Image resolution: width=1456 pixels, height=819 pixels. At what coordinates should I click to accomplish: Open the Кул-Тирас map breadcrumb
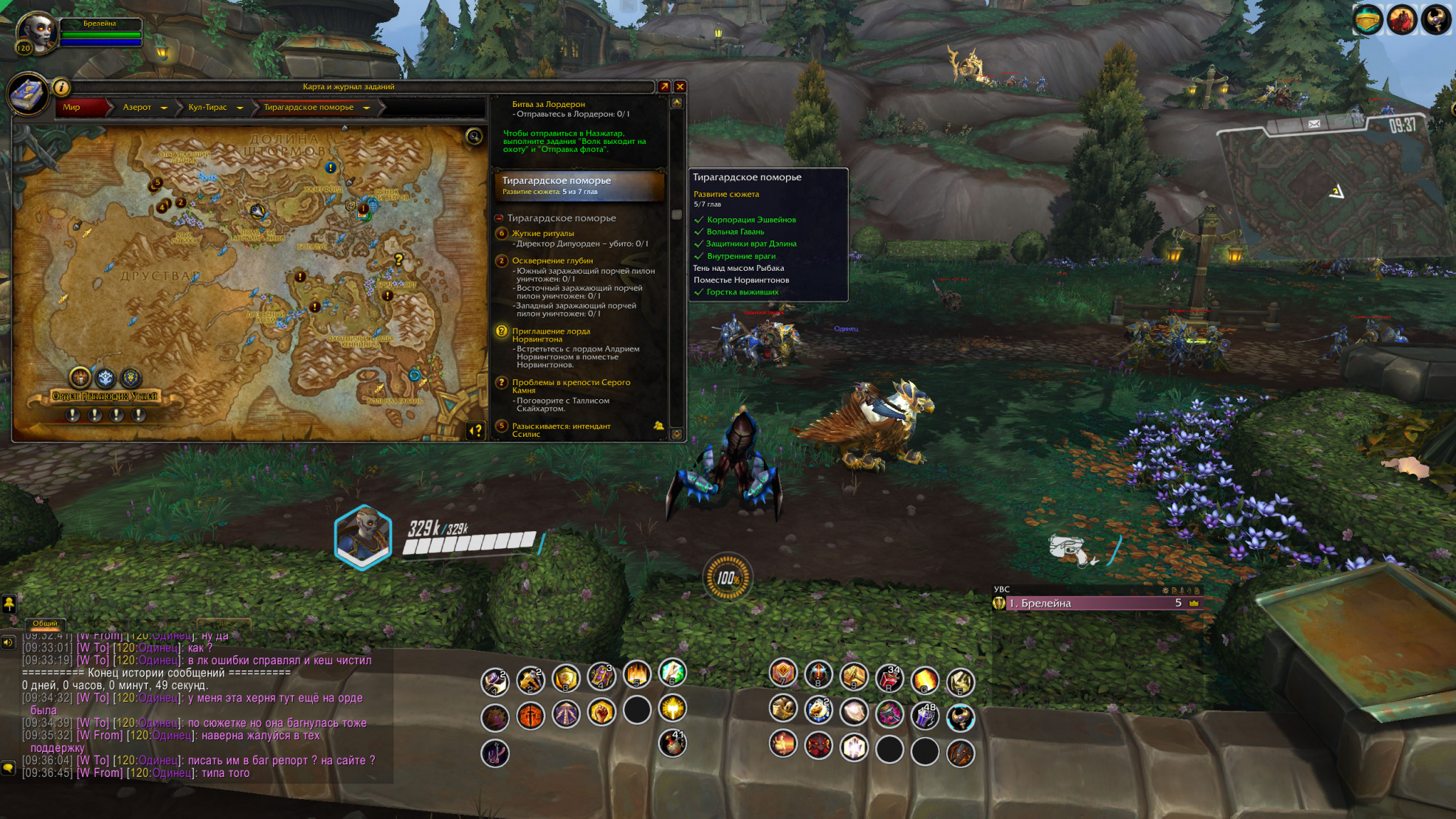[x=207, y=108]
